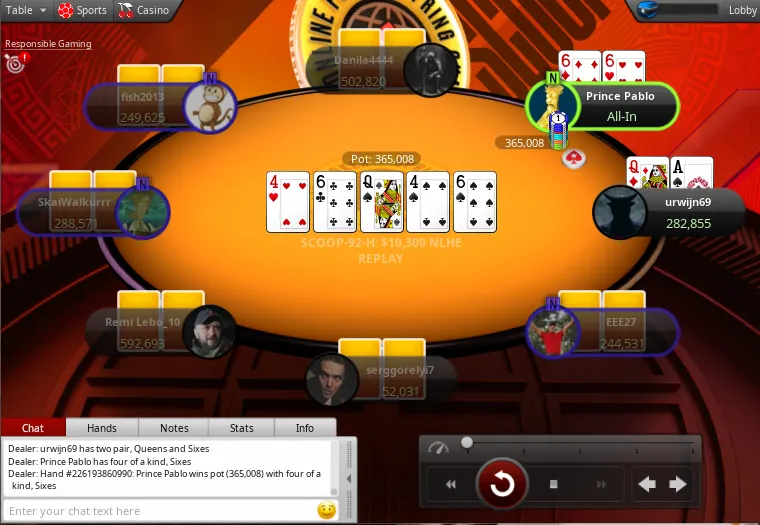
Task: Open the Notes tab
Action: point(174,428)
